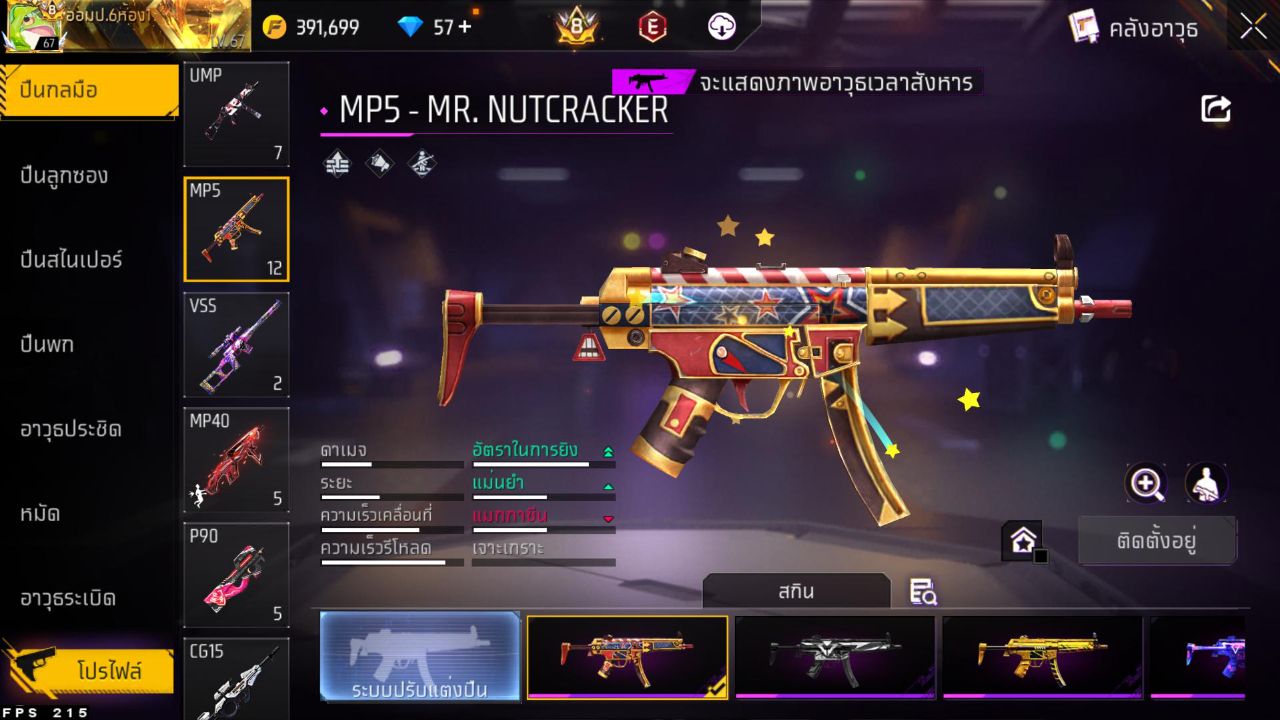
Task: Open character try-on preview icon
Action: [x=1206, y=484]
